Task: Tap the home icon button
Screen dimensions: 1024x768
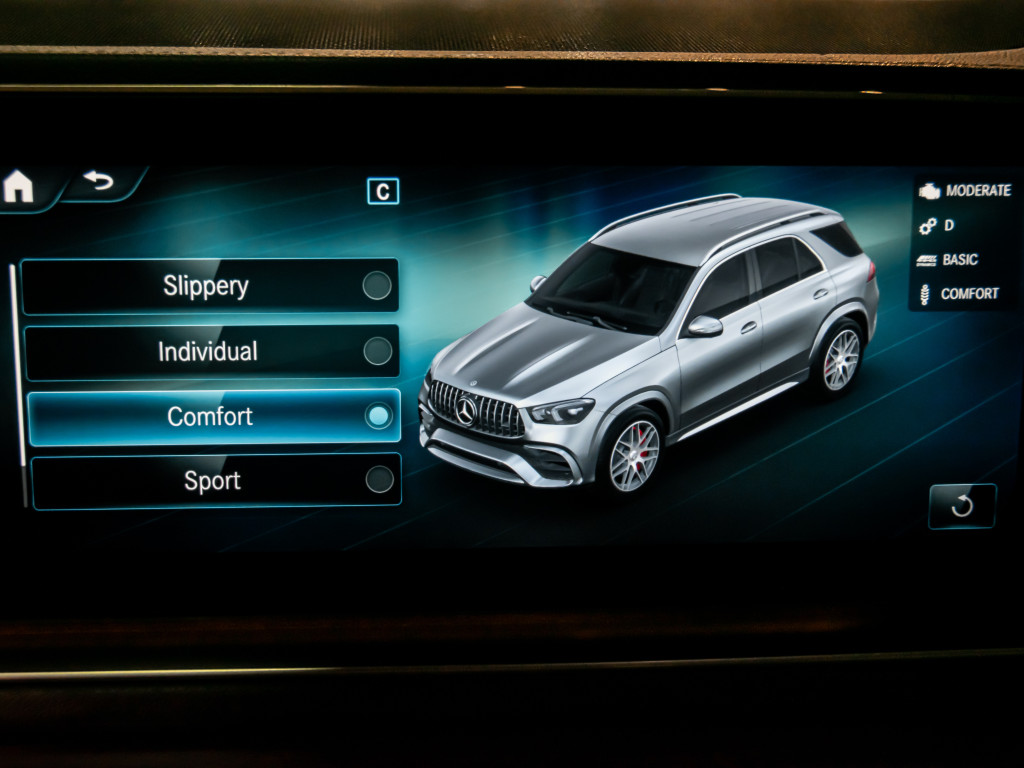Action: click(x=19, y=187)
